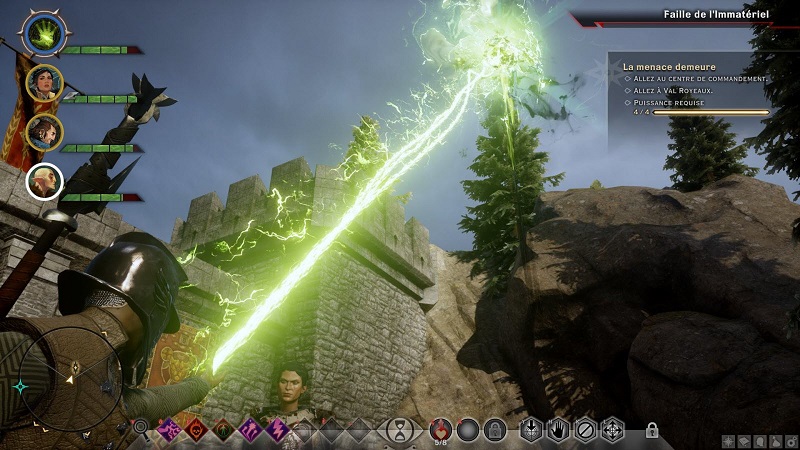
Task: Select the locked potion slot
Action: click(x=494, y=431)
